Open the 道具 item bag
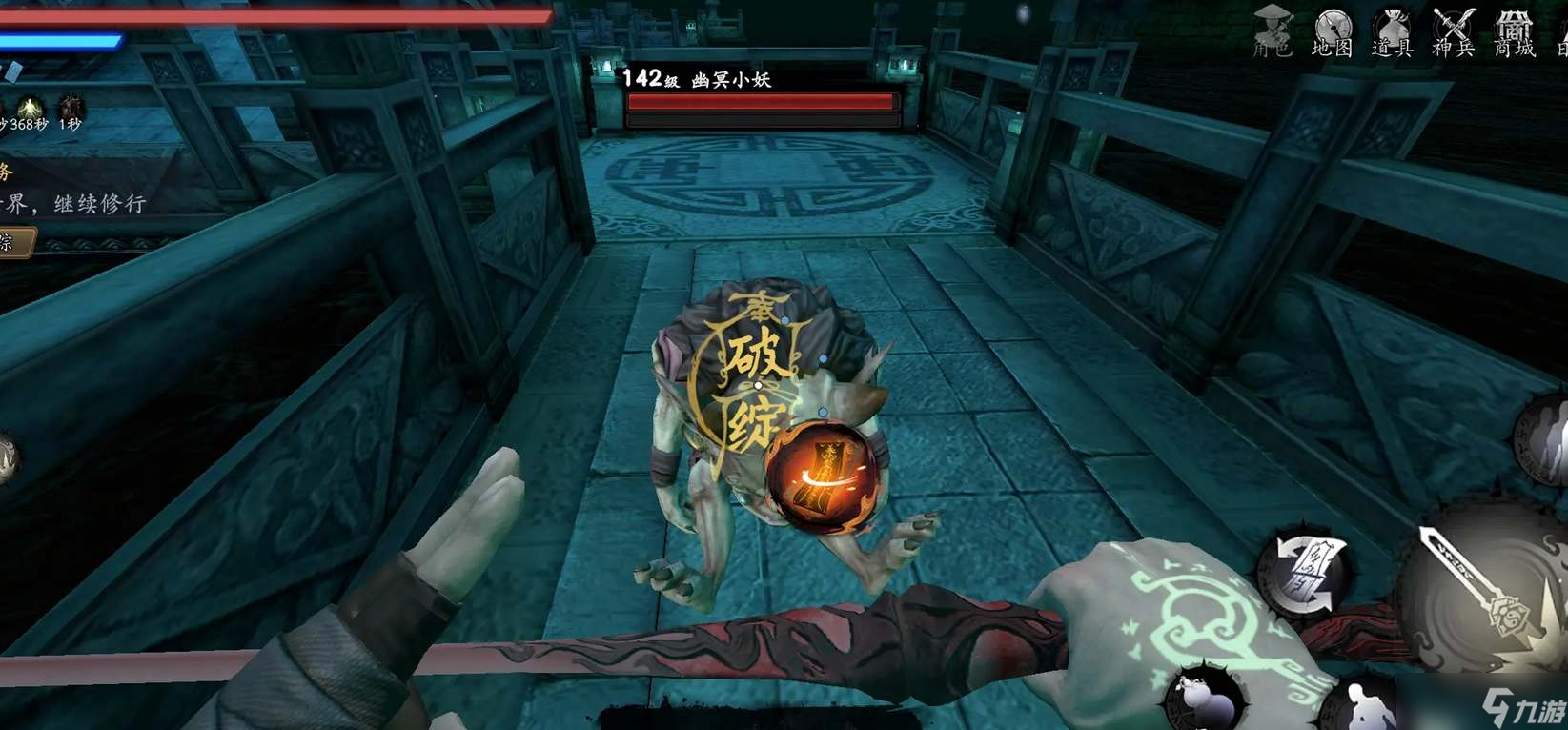The width and height of the screenshot is (1568, 730). click(1392, 30)
